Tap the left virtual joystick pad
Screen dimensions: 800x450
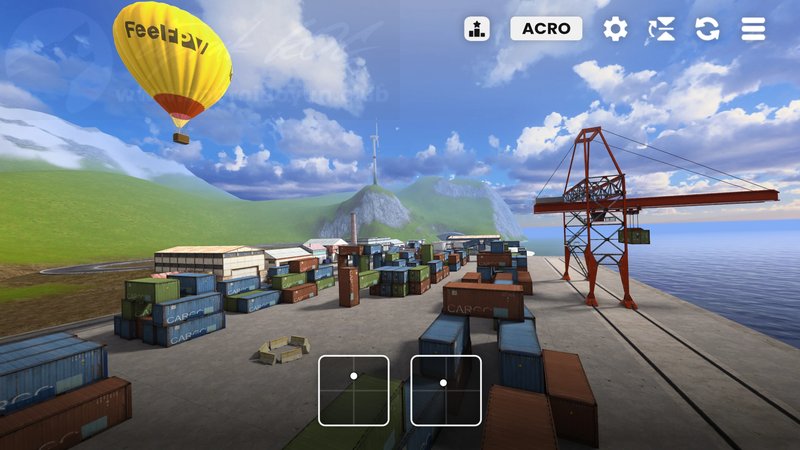354,390
